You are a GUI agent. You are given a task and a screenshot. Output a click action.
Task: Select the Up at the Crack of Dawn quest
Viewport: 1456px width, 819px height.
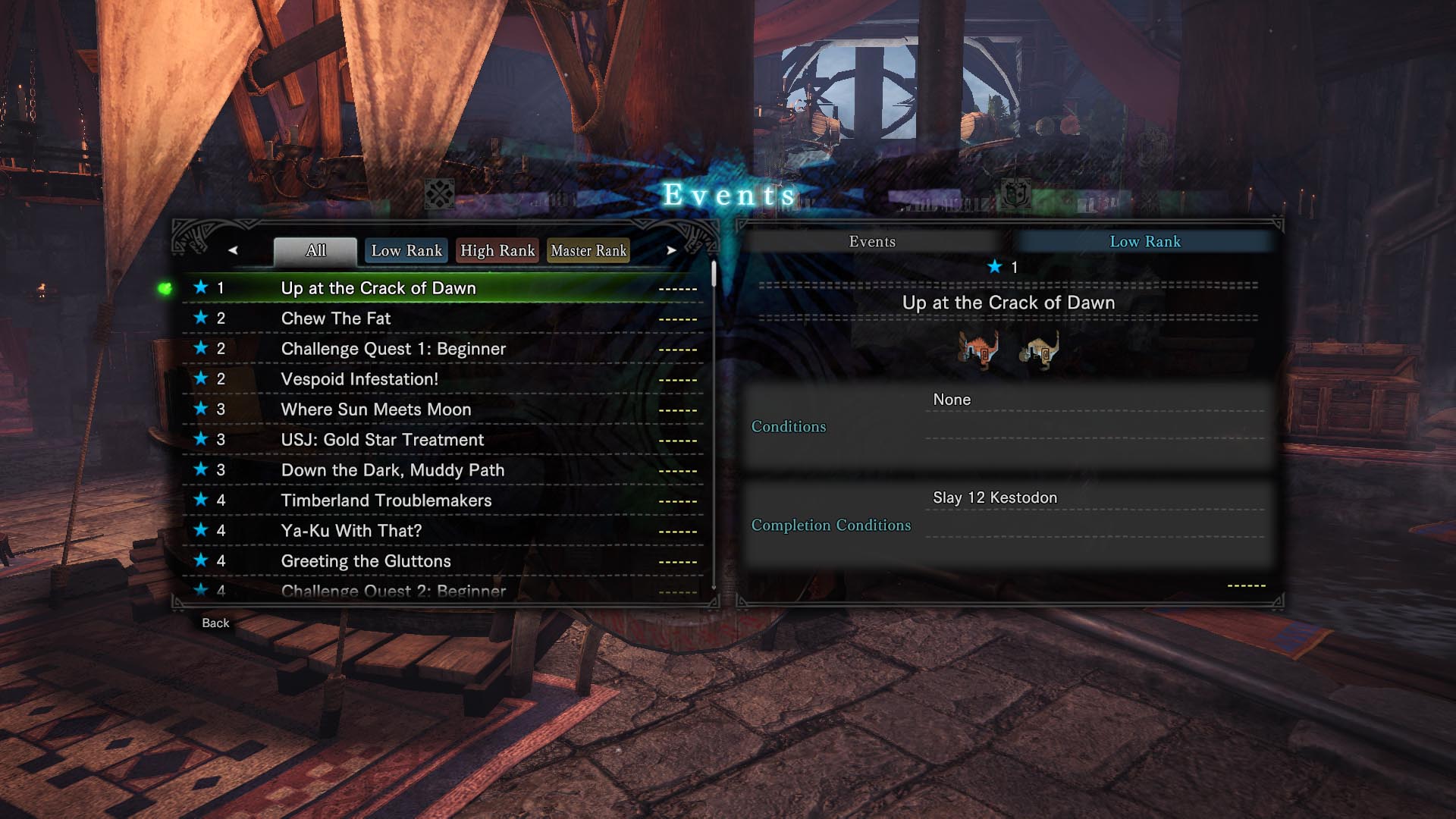[378, 288]
